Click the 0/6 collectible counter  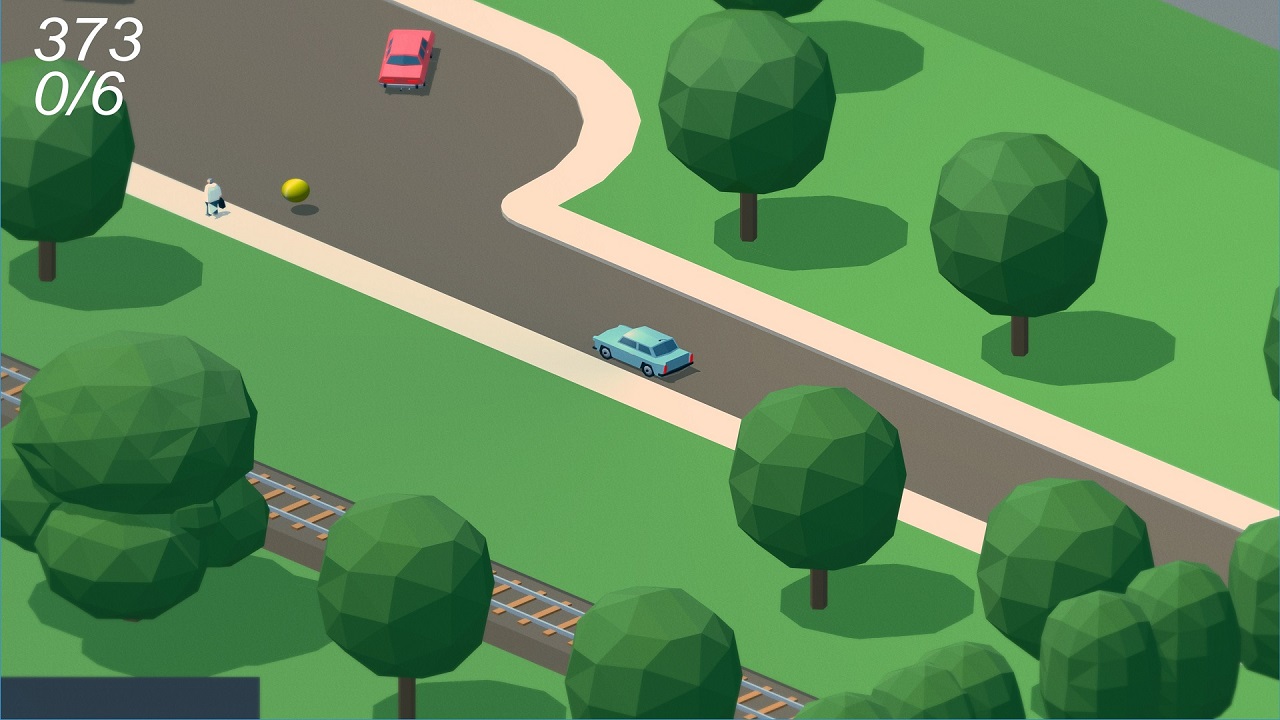pos(78,95)
